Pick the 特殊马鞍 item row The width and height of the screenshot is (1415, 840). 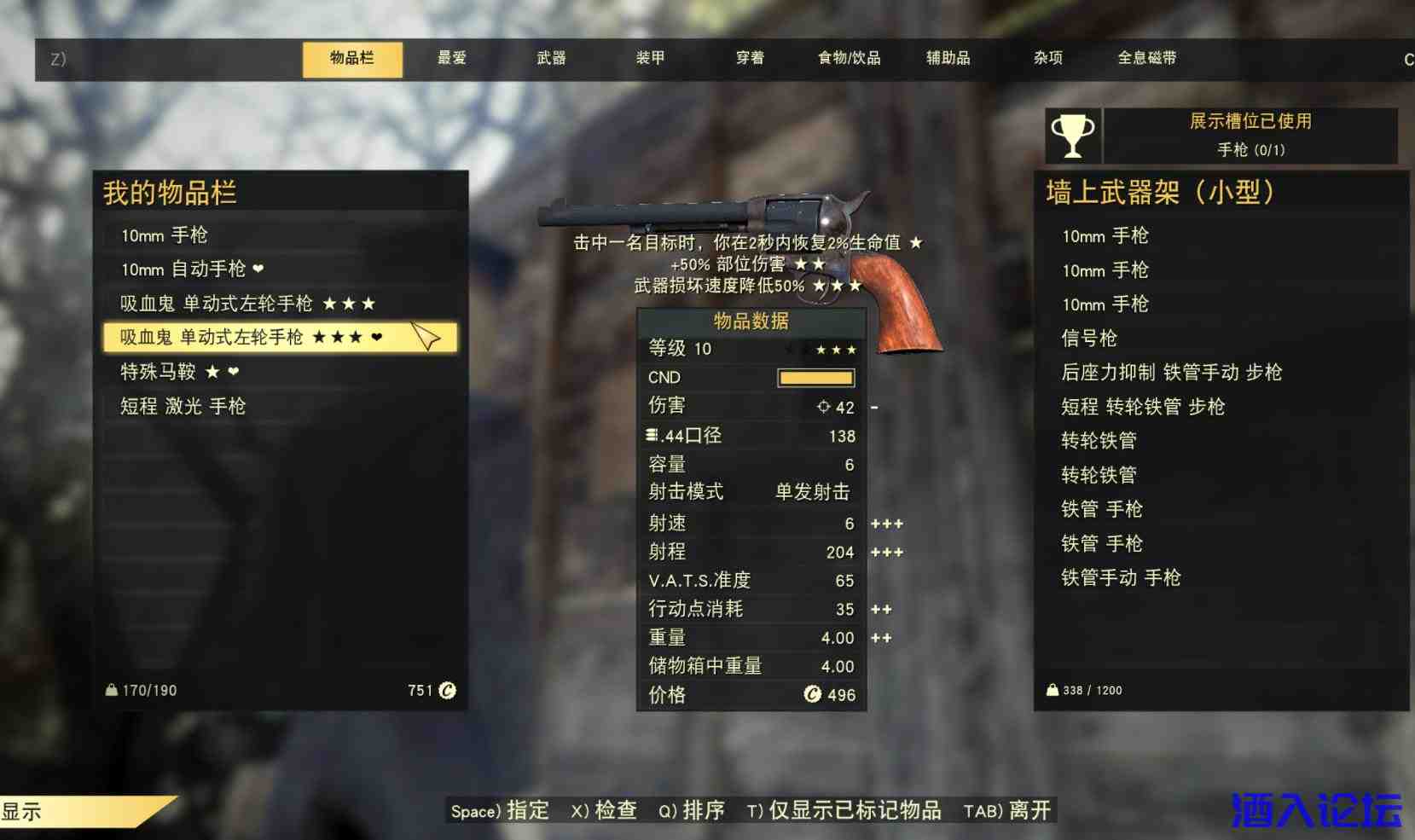click(x=179, y=372)
